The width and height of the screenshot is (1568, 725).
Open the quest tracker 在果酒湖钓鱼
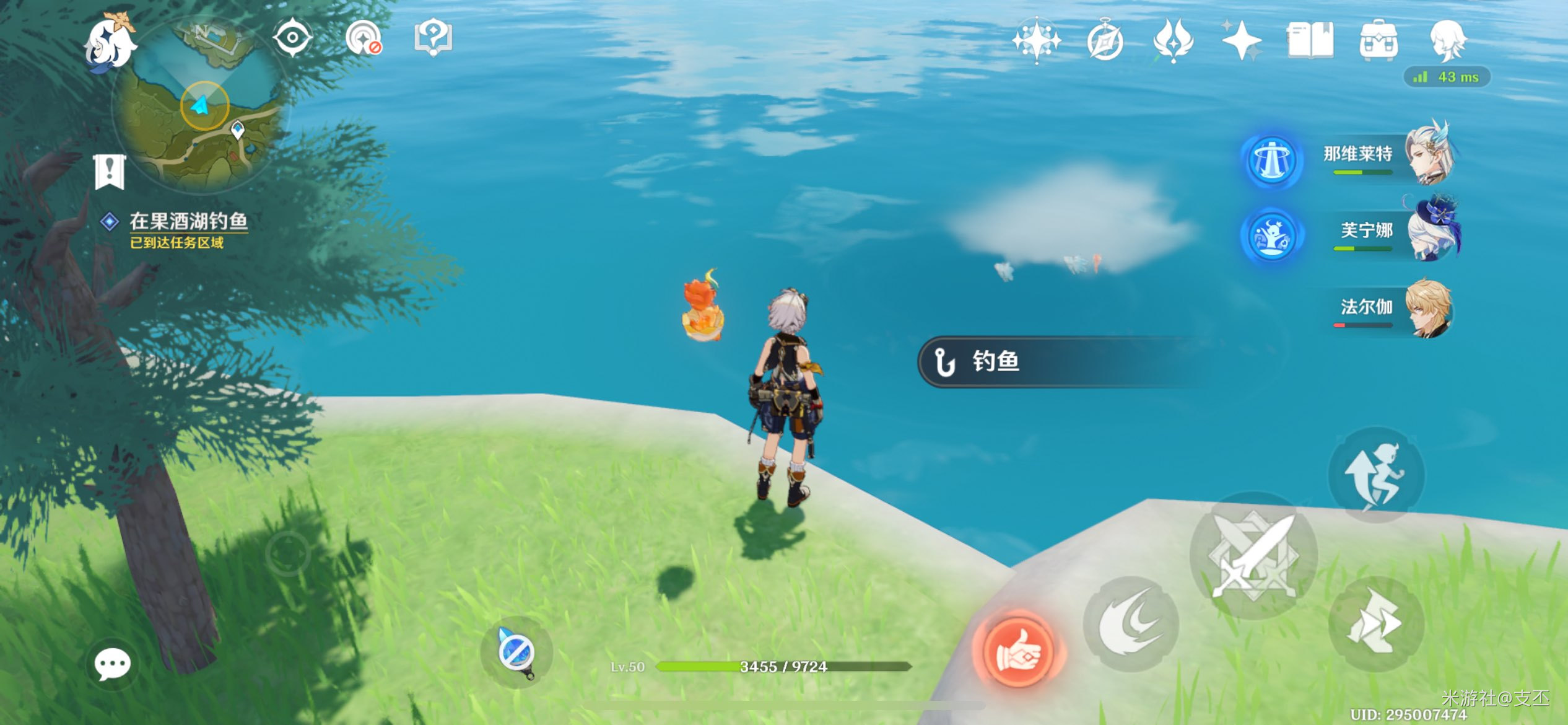tap(188, 222)
